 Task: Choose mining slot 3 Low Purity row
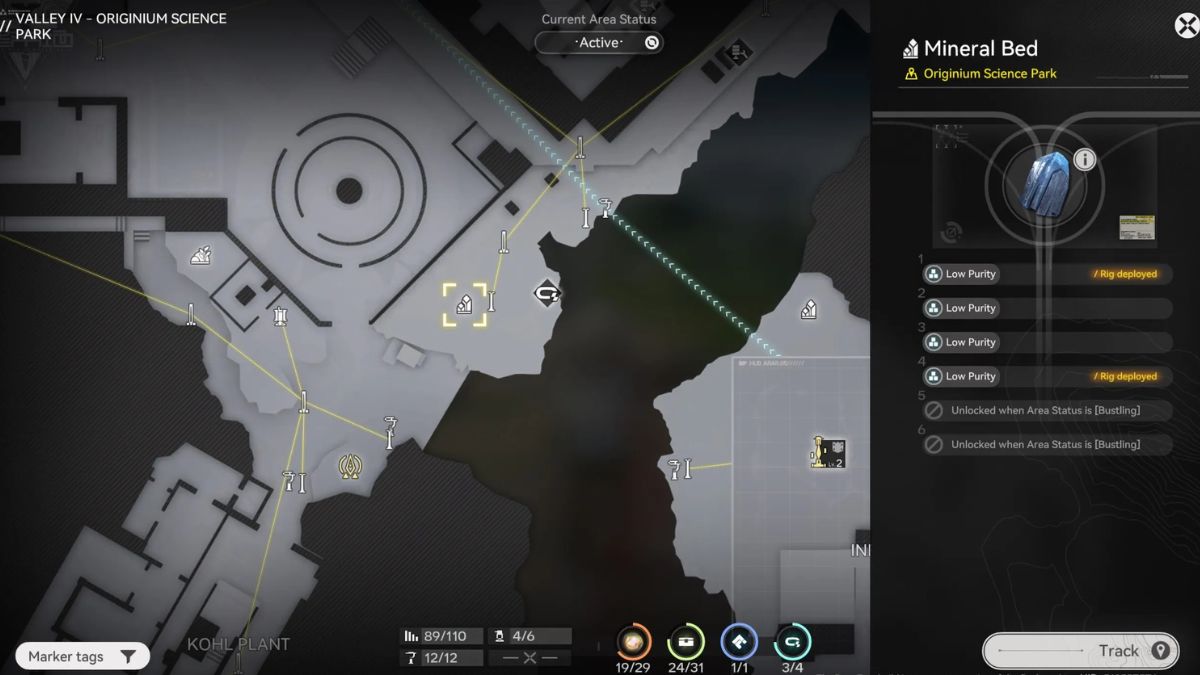(x=1045, y=342)
